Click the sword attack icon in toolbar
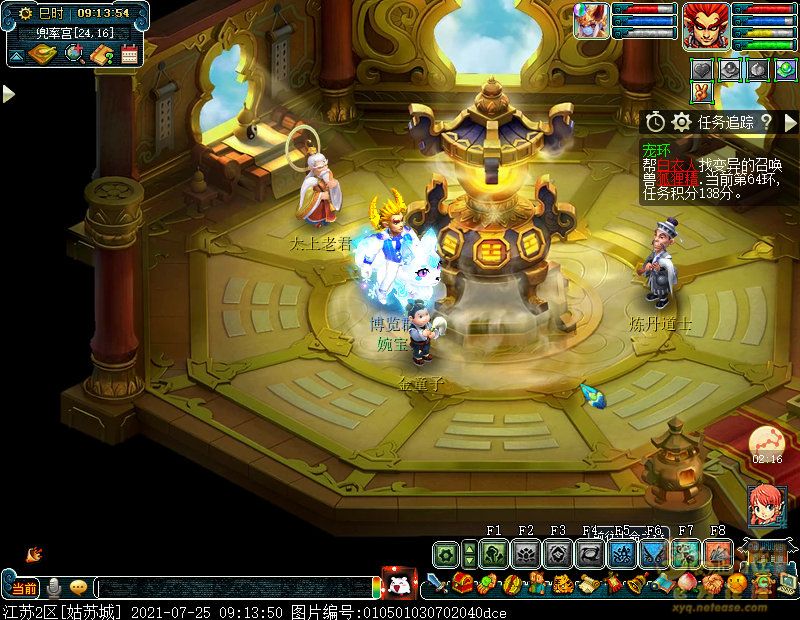 [436, 583]
